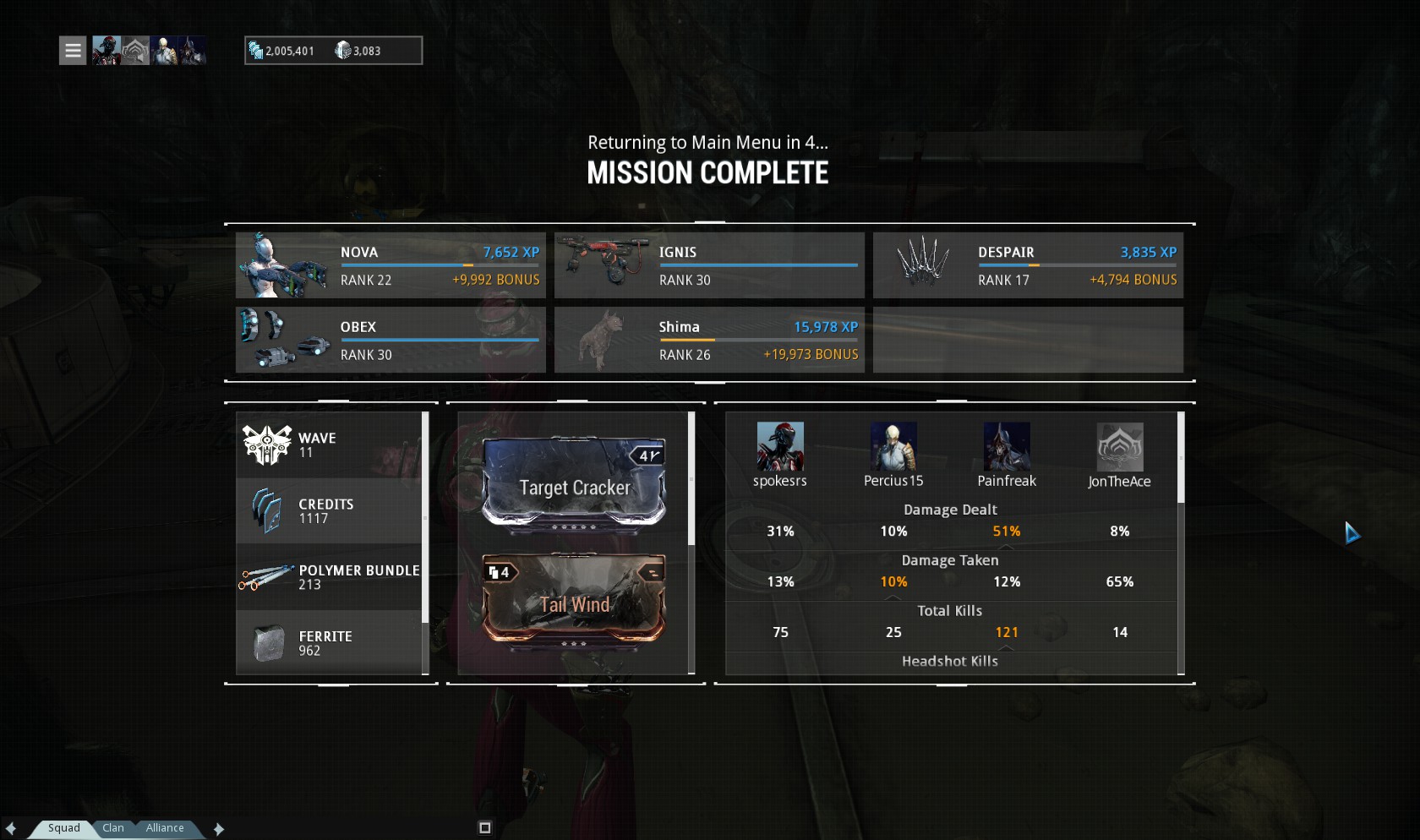View Percius15 player avatar
1420x840 pixels.
pyautogui.click(x=893, y=446)
